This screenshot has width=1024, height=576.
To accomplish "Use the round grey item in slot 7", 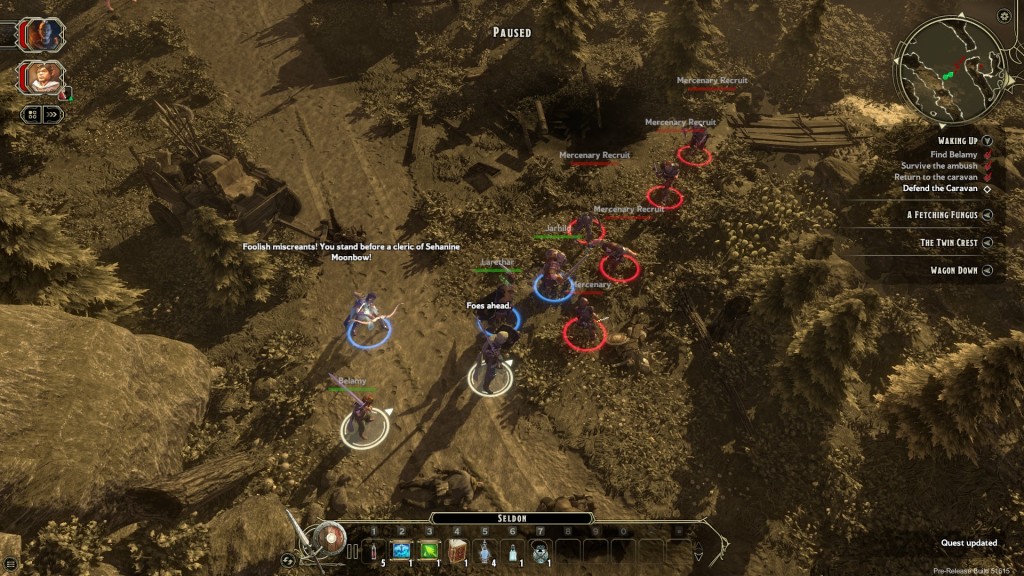I will click(x=540, y=550).
